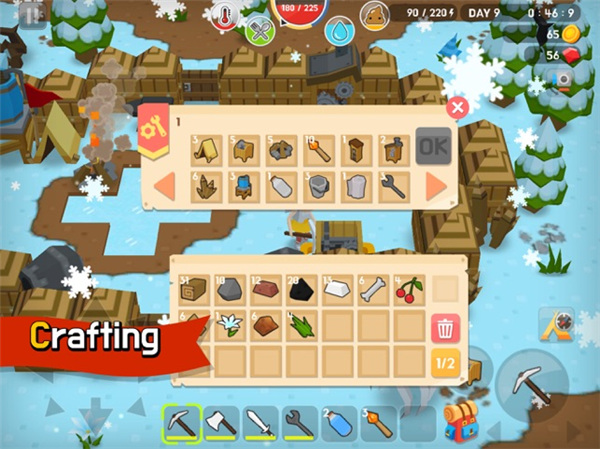Show the previous crafting page
Screen dimensions: 600x449
tap(166, 186)
